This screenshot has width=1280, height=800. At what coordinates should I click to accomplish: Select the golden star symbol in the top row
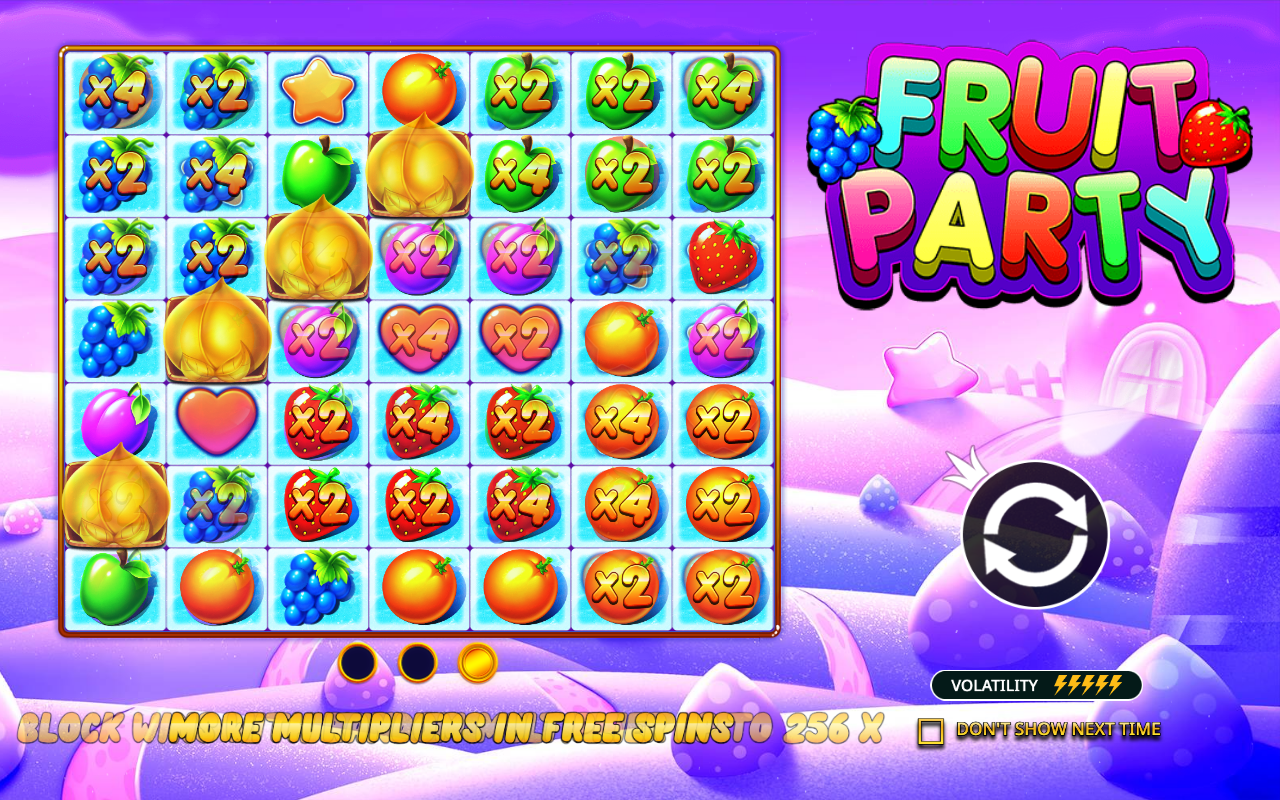(x=316, y=90)
